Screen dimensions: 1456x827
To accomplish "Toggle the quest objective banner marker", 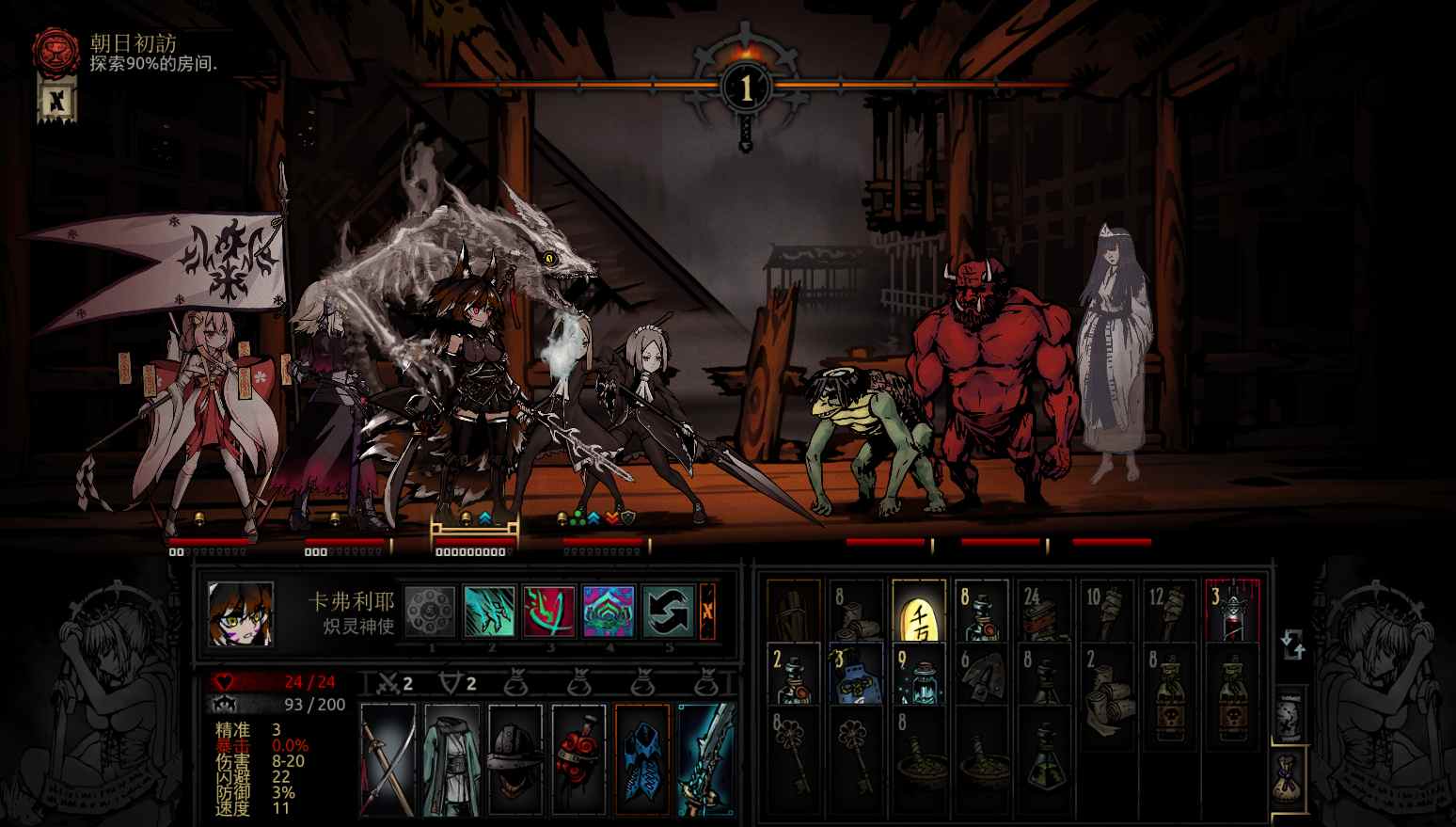I will pyautogui.click(x=56, y=100).
